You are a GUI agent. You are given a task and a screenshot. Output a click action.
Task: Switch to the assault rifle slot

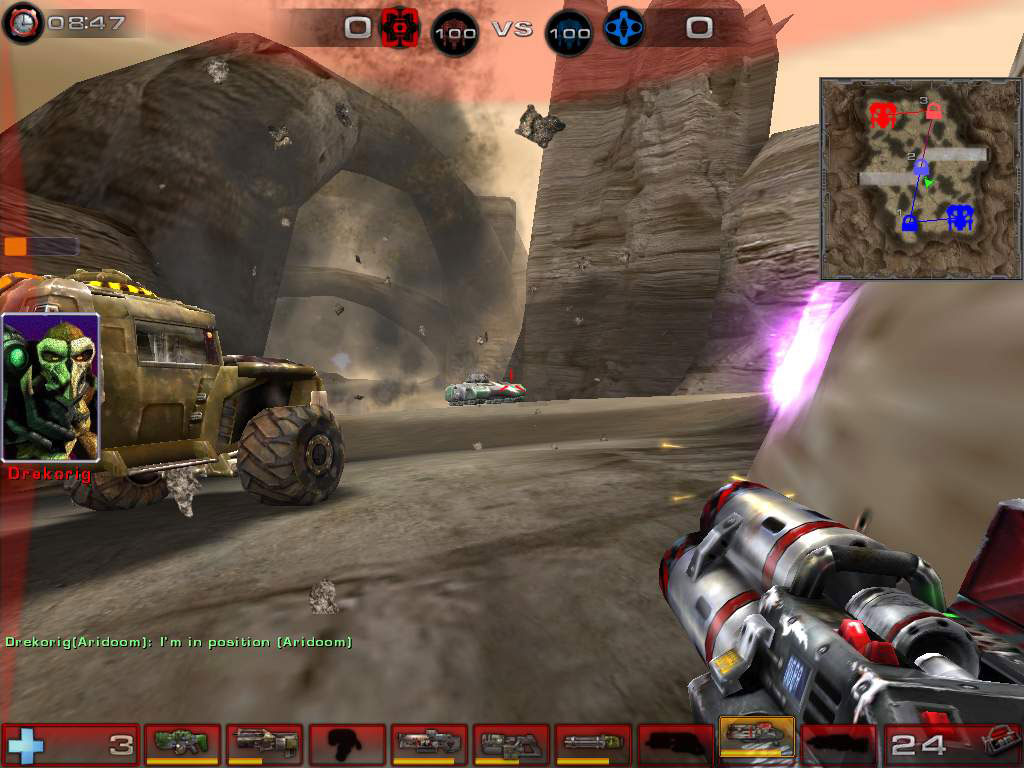pyautogui.click(x=265, y=742)
